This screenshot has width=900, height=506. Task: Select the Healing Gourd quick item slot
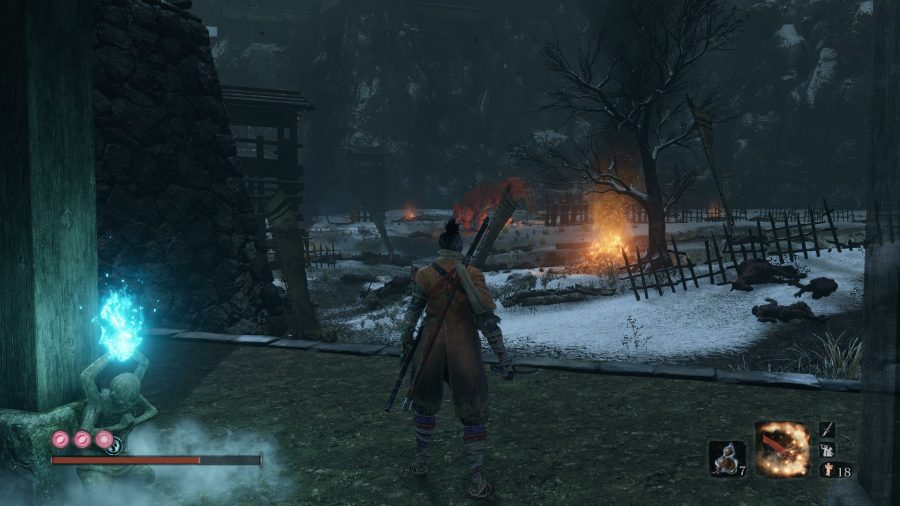tap(725, 457)
